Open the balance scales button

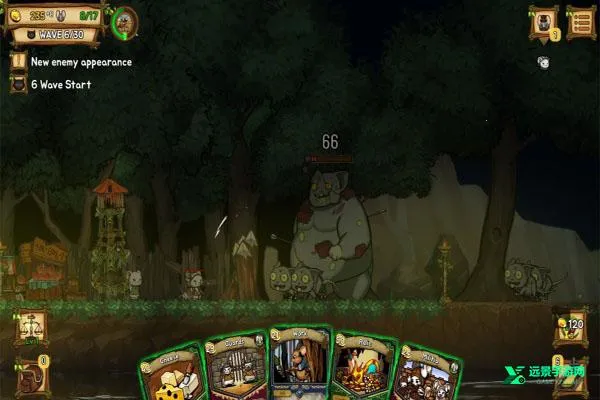pyautogui.click(x=29, y=326)
